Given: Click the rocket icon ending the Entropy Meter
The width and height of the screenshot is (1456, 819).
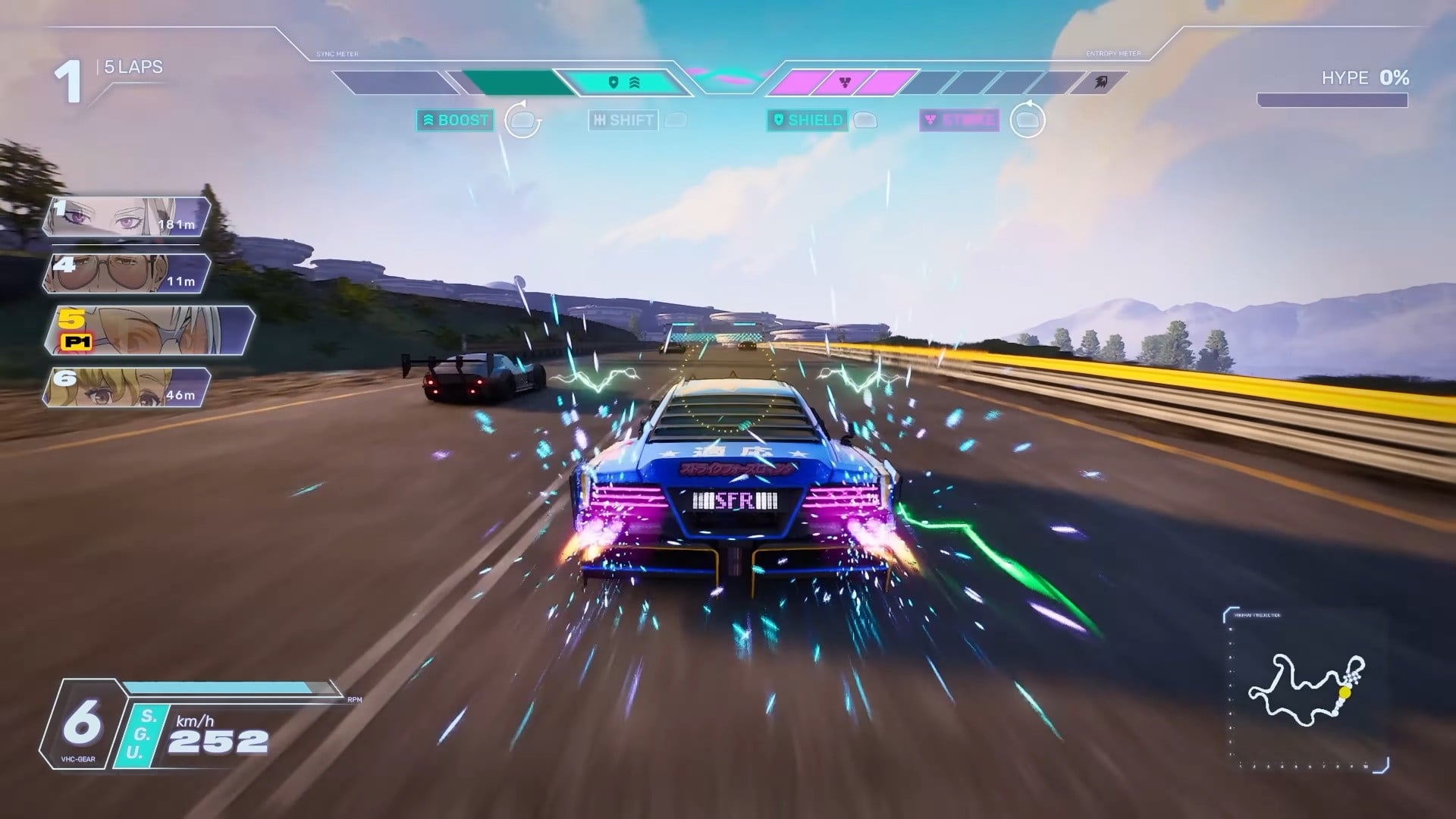Looking at the screenshot, I should pyautogui.click(x=1102, y=82).
